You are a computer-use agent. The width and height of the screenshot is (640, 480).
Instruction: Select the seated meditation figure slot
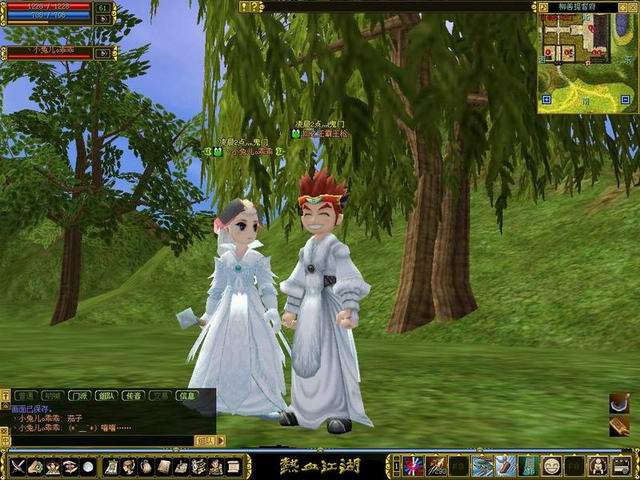click(x=598, y=466)
